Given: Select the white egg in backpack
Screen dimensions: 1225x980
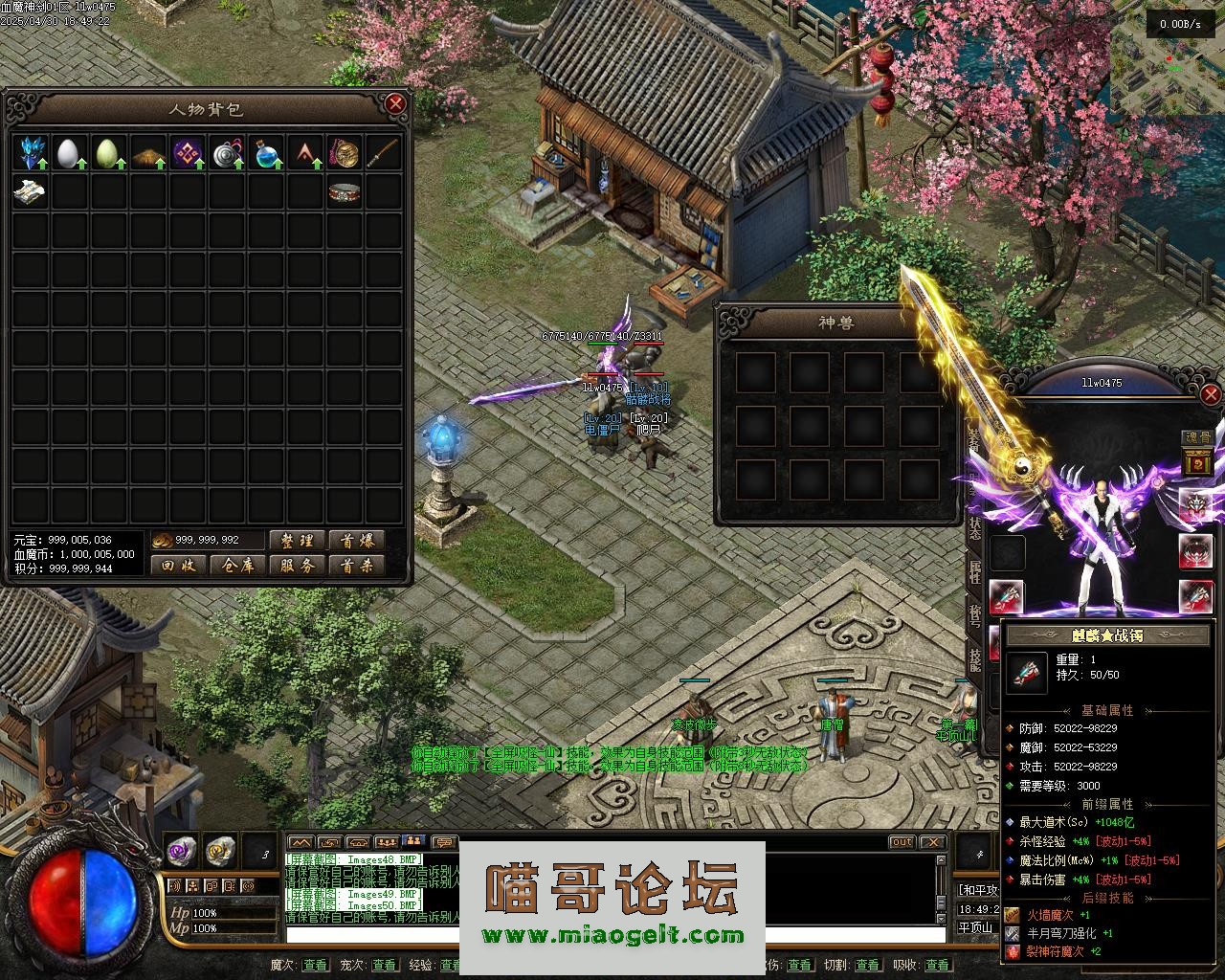Looking at the screenshot, I should click(x=68, y=152).
